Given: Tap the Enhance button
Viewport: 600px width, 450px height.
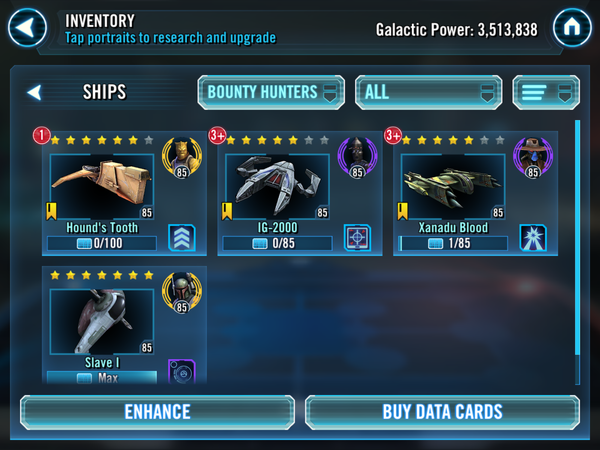Looking at the screenshot, I should (x=157, y=411).
